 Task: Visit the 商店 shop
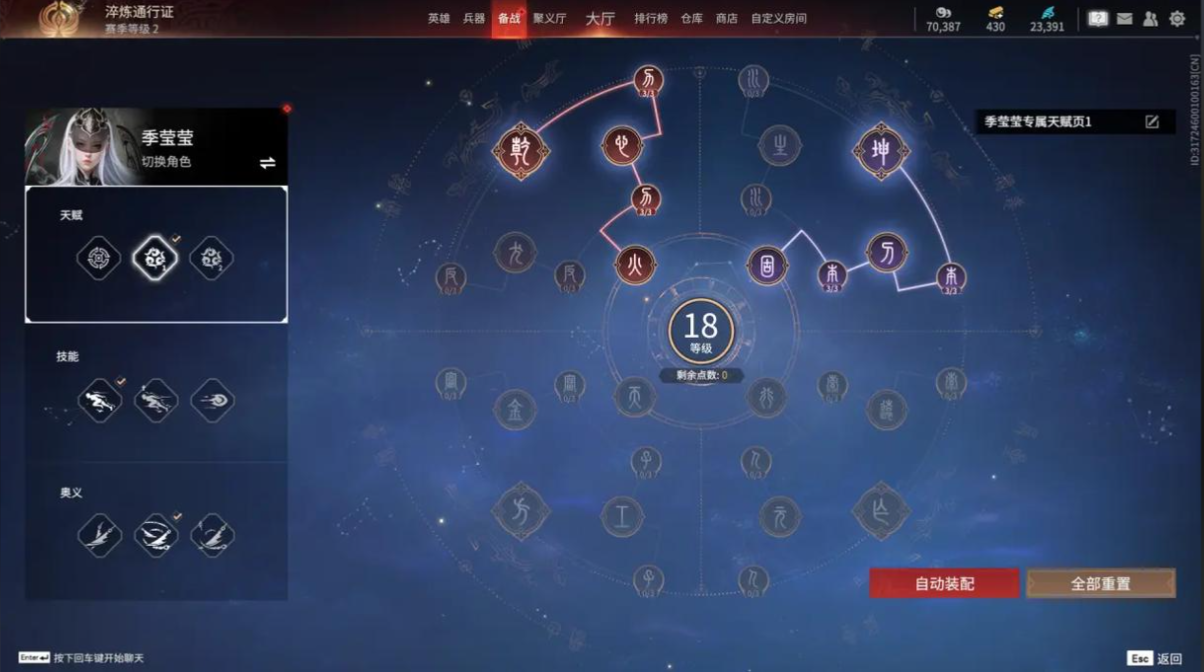(726, 18)
